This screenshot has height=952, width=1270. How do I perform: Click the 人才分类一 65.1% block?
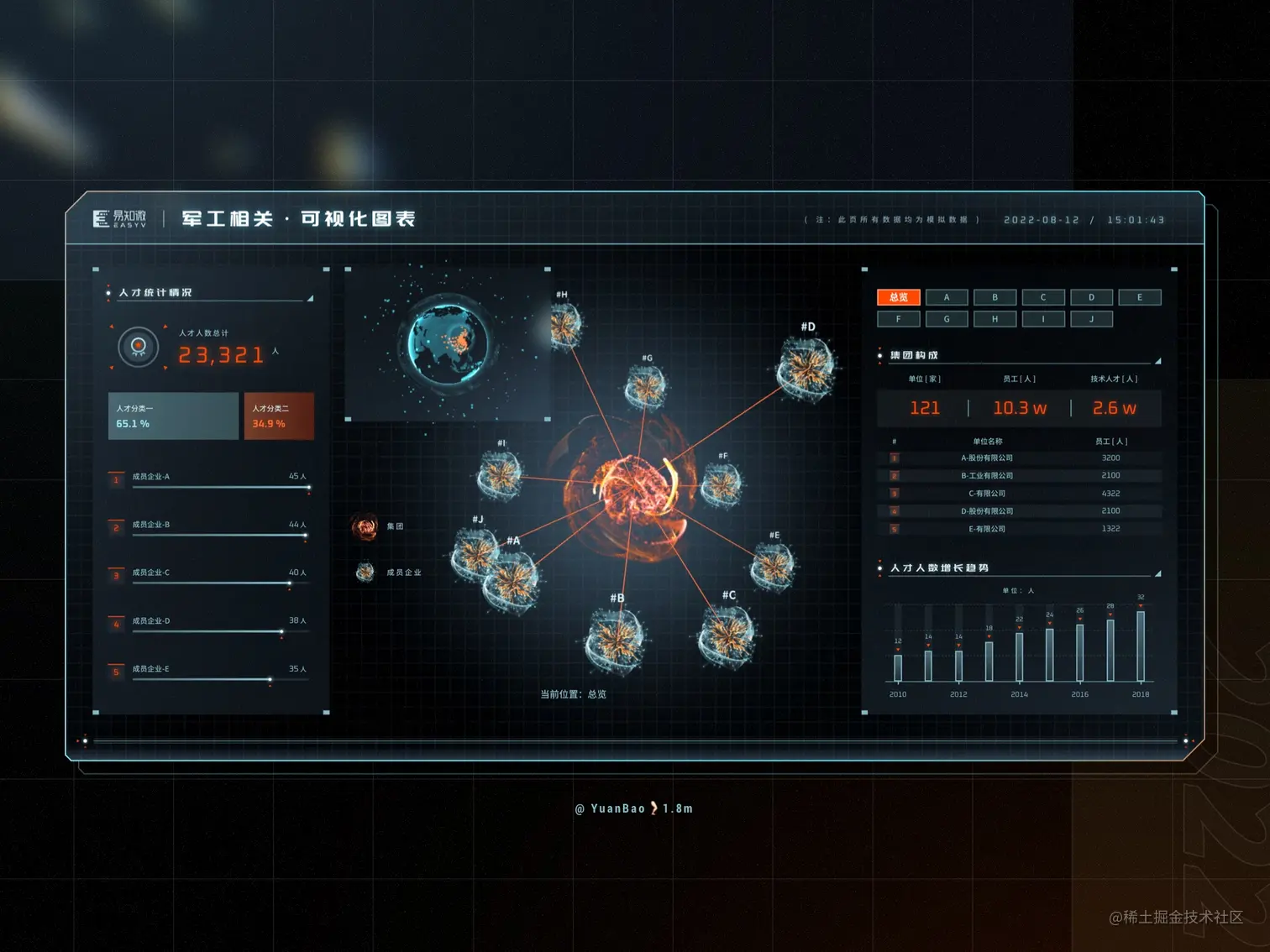pos(173,416)
